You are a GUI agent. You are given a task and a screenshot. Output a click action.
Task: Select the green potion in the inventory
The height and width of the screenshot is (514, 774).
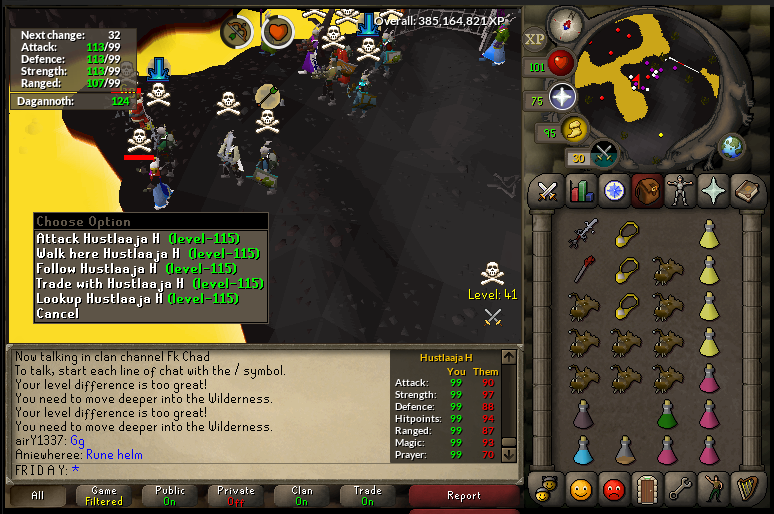coord(666,413)
